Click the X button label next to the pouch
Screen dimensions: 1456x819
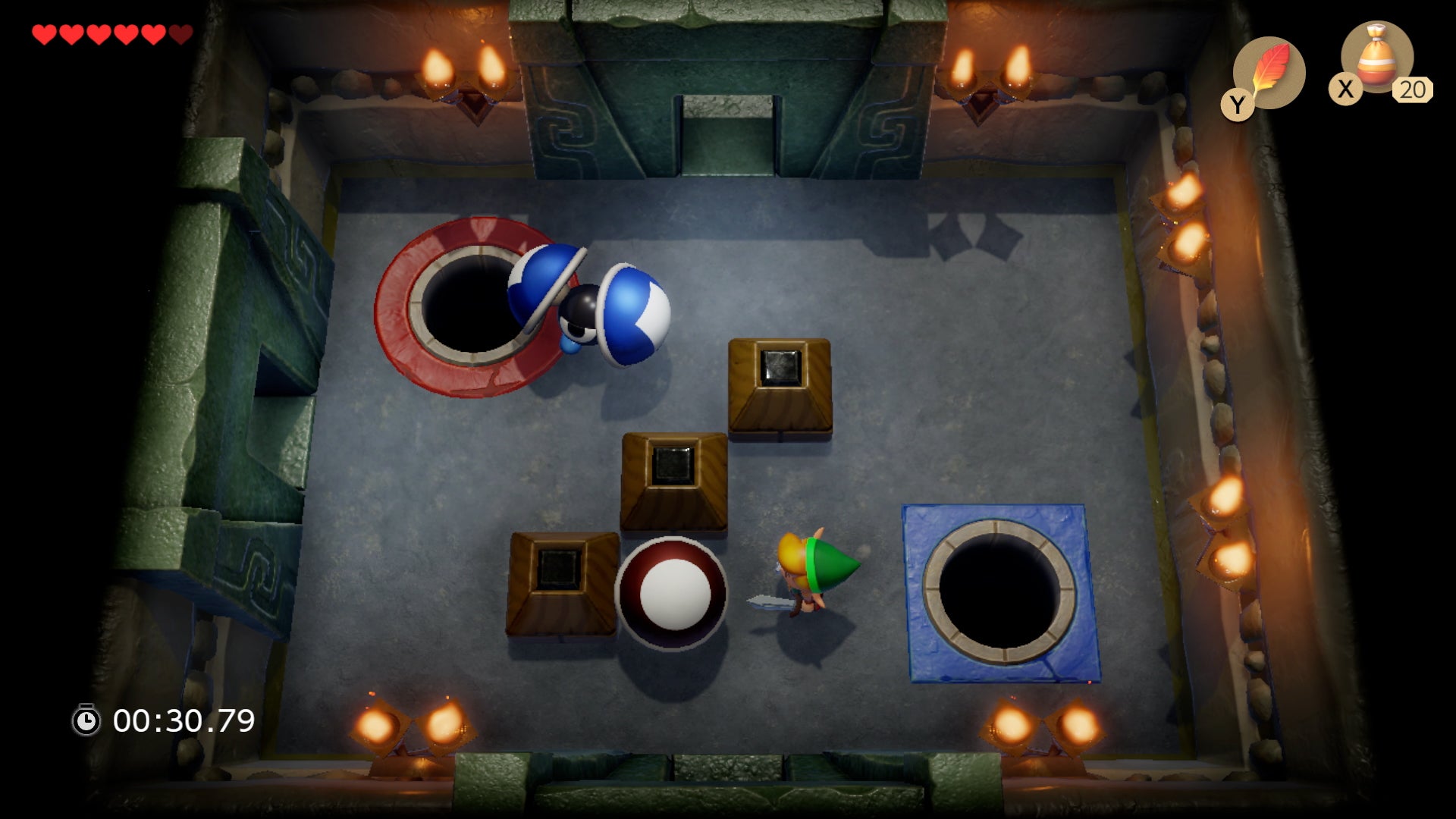click(1346, 89)
